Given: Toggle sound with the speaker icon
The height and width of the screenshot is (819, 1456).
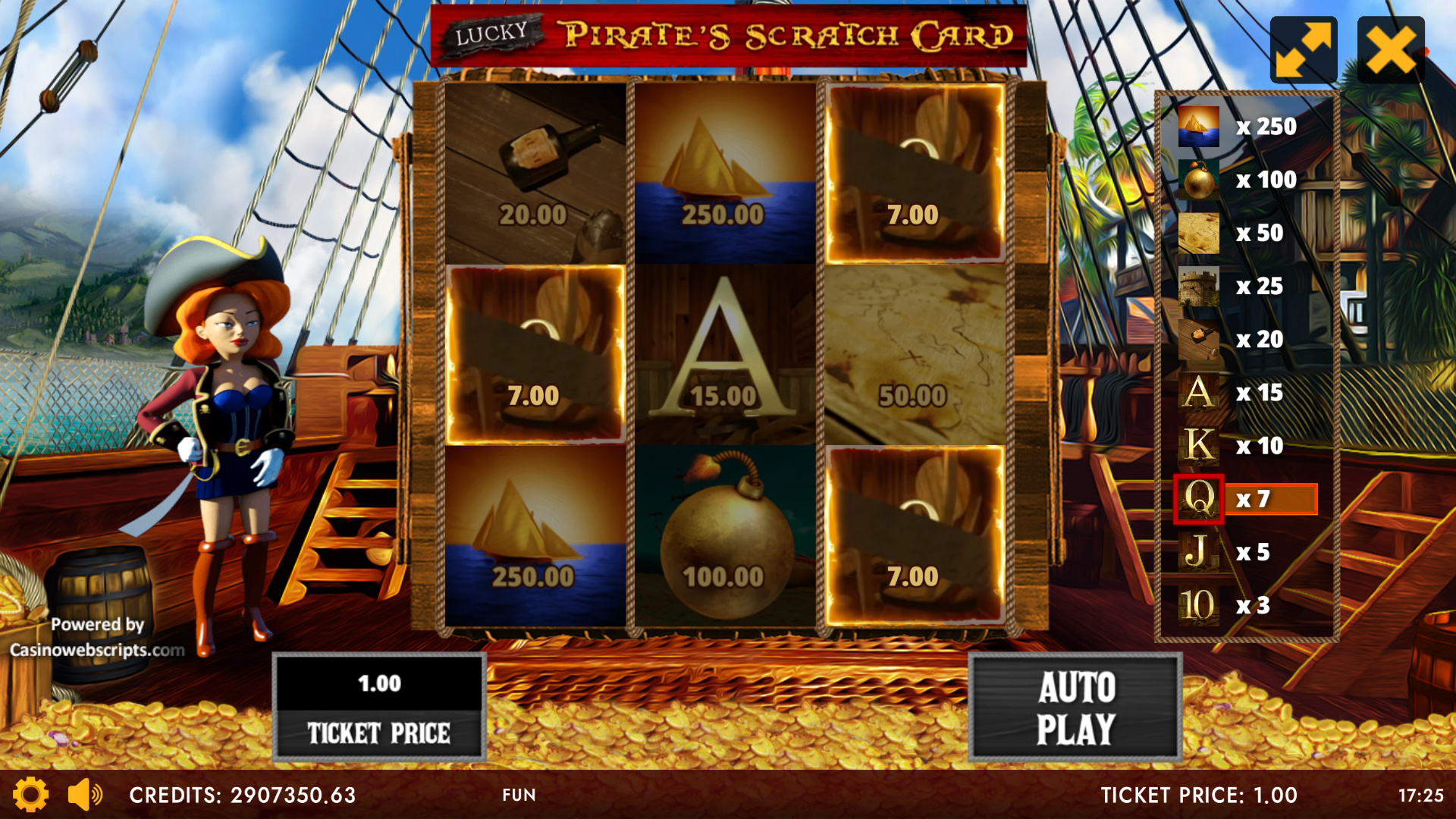Looking at the screenshot, I should pos(85,795).
